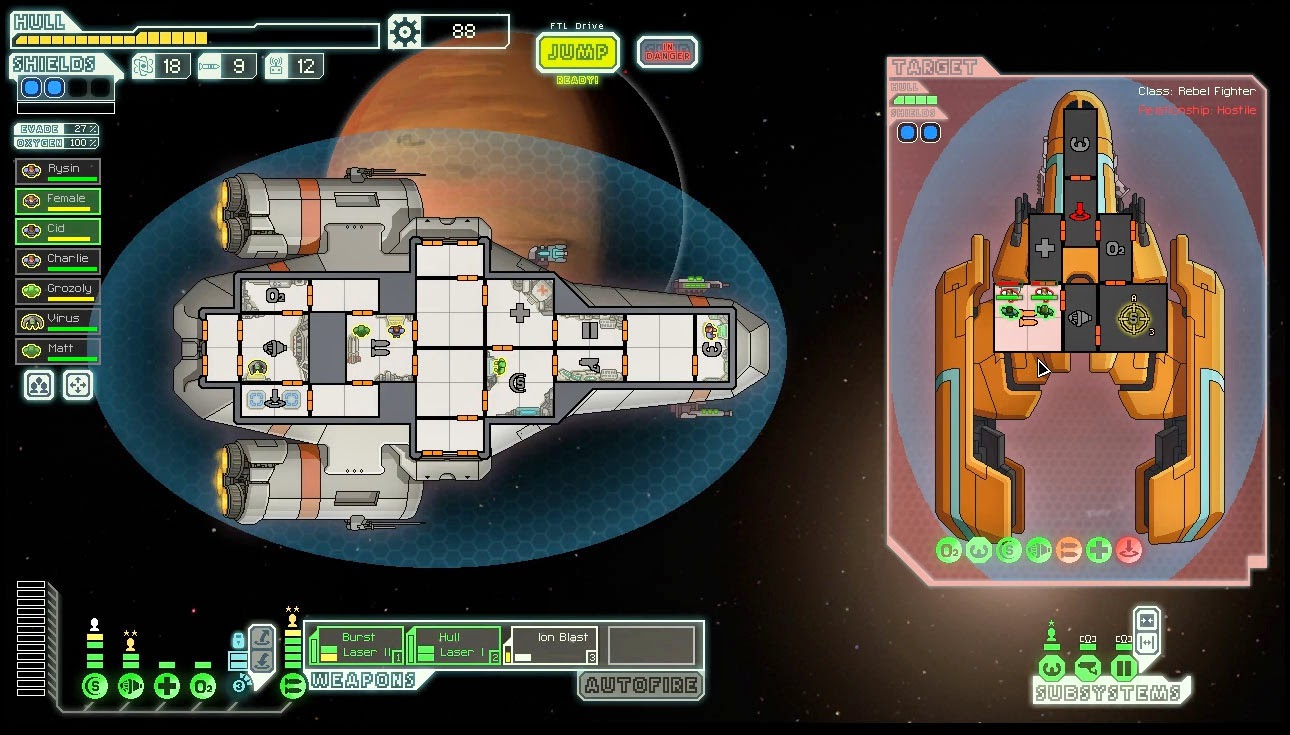Select the sensors camera subsystem icon
This screenshot has height=735, width=1290.
click(x=1087, y=667)
